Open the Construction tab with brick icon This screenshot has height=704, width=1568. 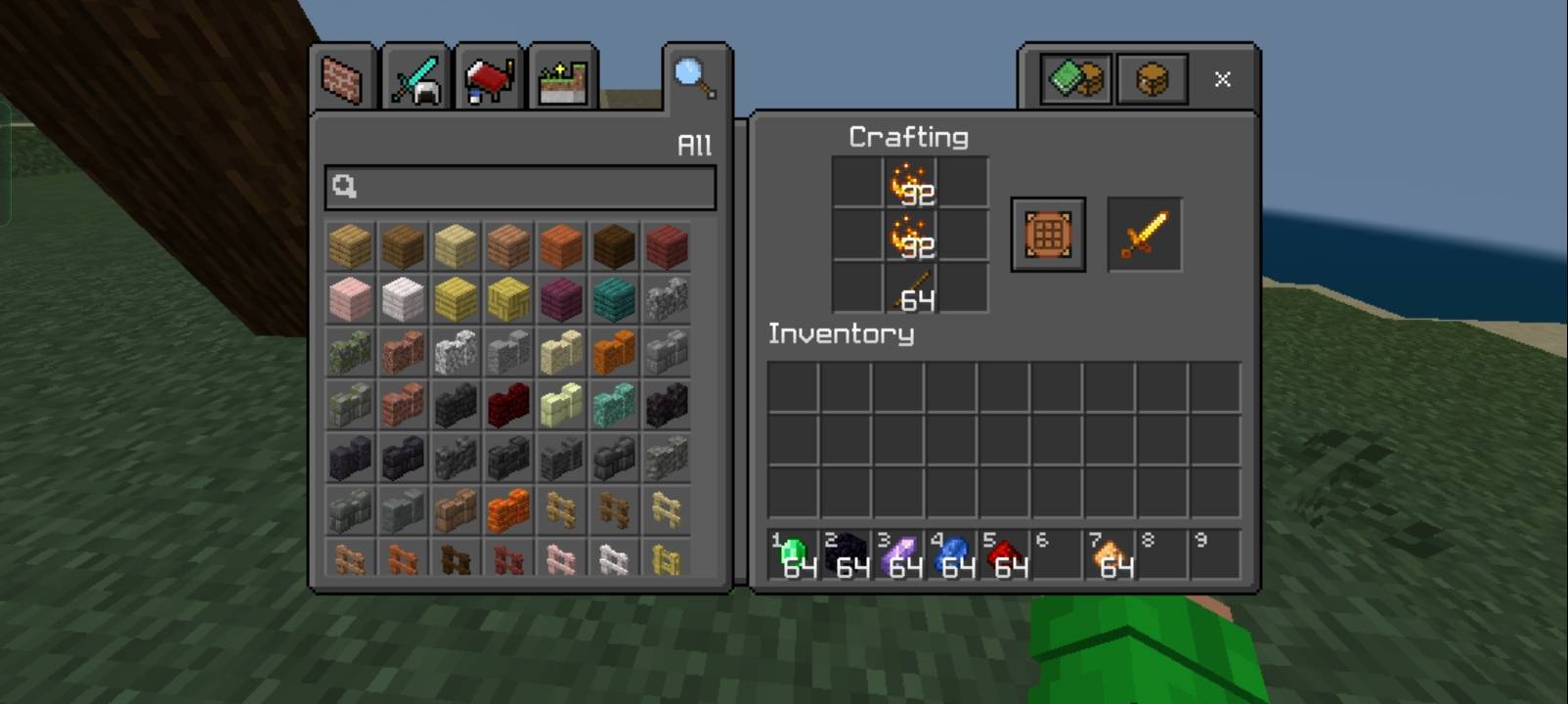coord(341,79)
